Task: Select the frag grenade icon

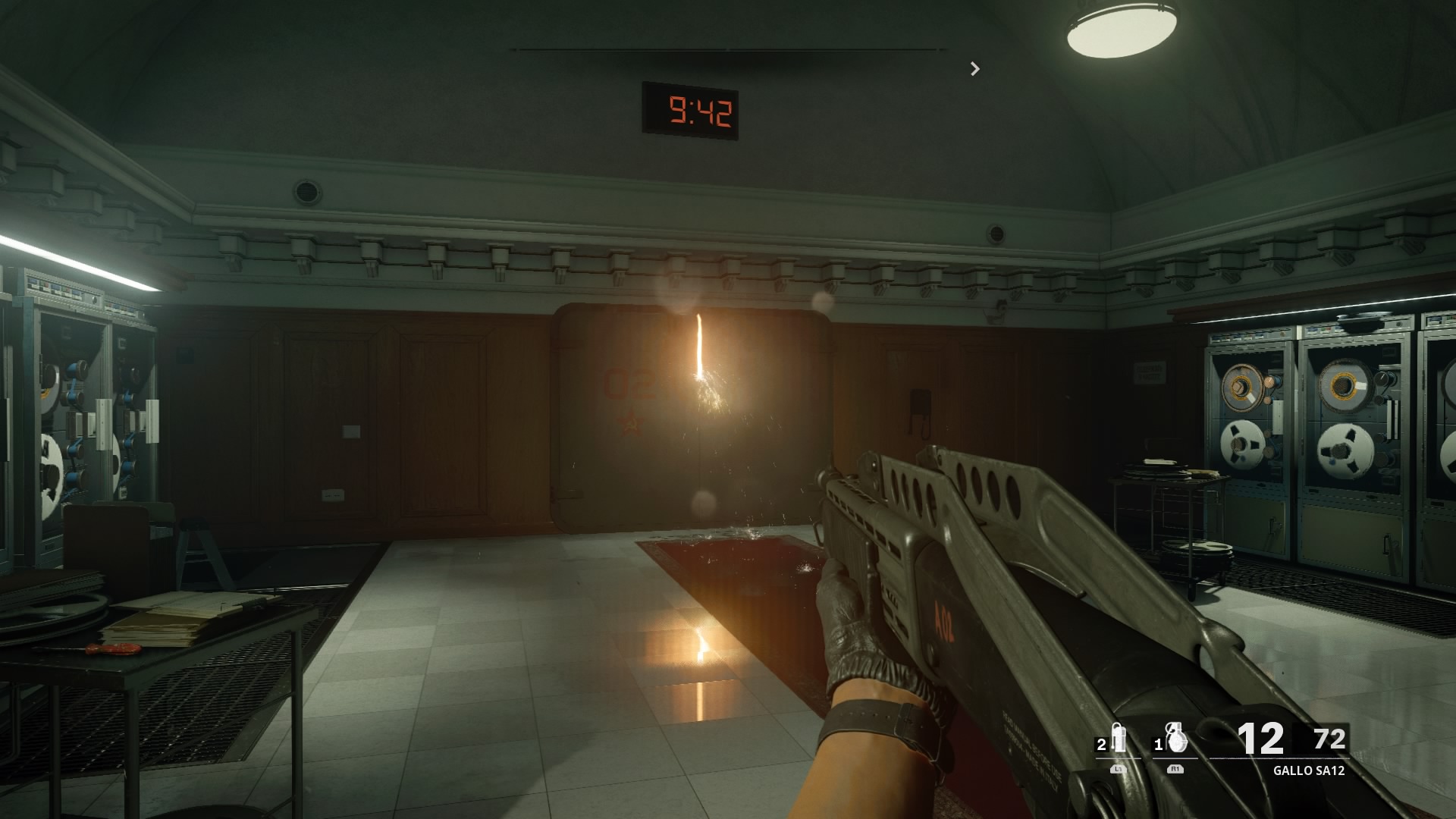Action: [1176, 739]
